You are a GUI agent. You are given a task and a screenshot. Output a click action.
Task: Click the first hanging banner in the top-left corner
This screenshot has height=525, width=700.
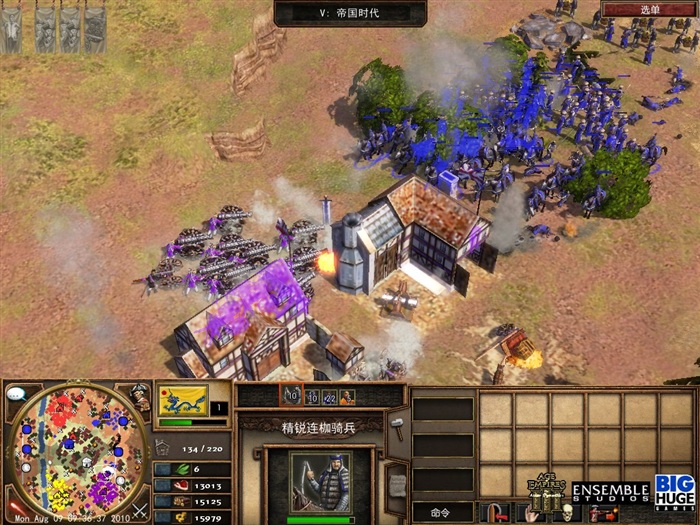12,29
